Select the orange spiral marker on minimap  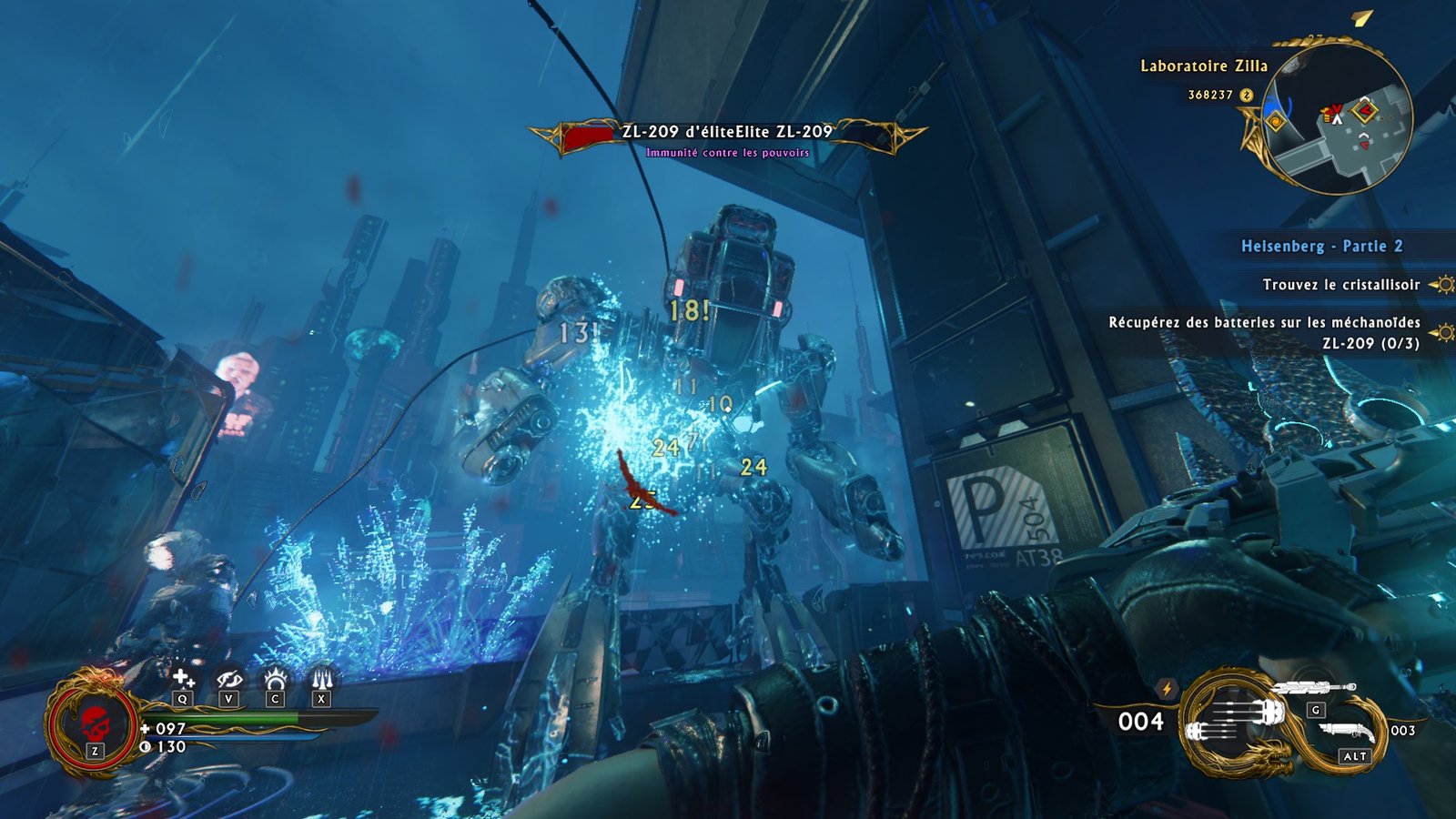pyautogui.click(x=1275, y=121)
